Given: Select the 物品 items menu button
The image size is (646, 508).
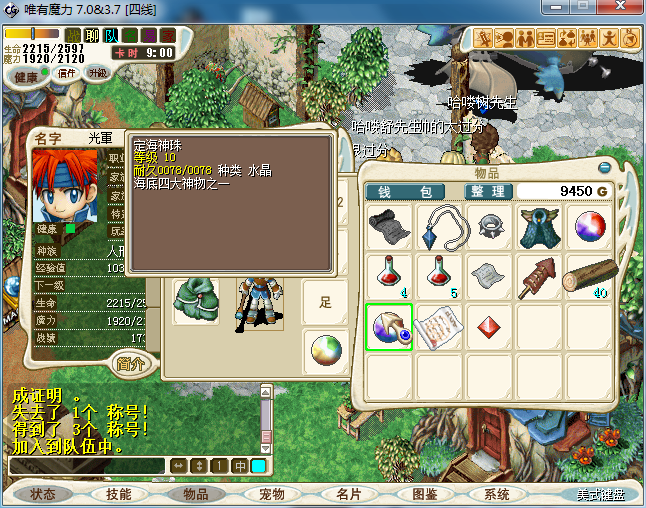Looking at the screenshot, I should 195,494.
